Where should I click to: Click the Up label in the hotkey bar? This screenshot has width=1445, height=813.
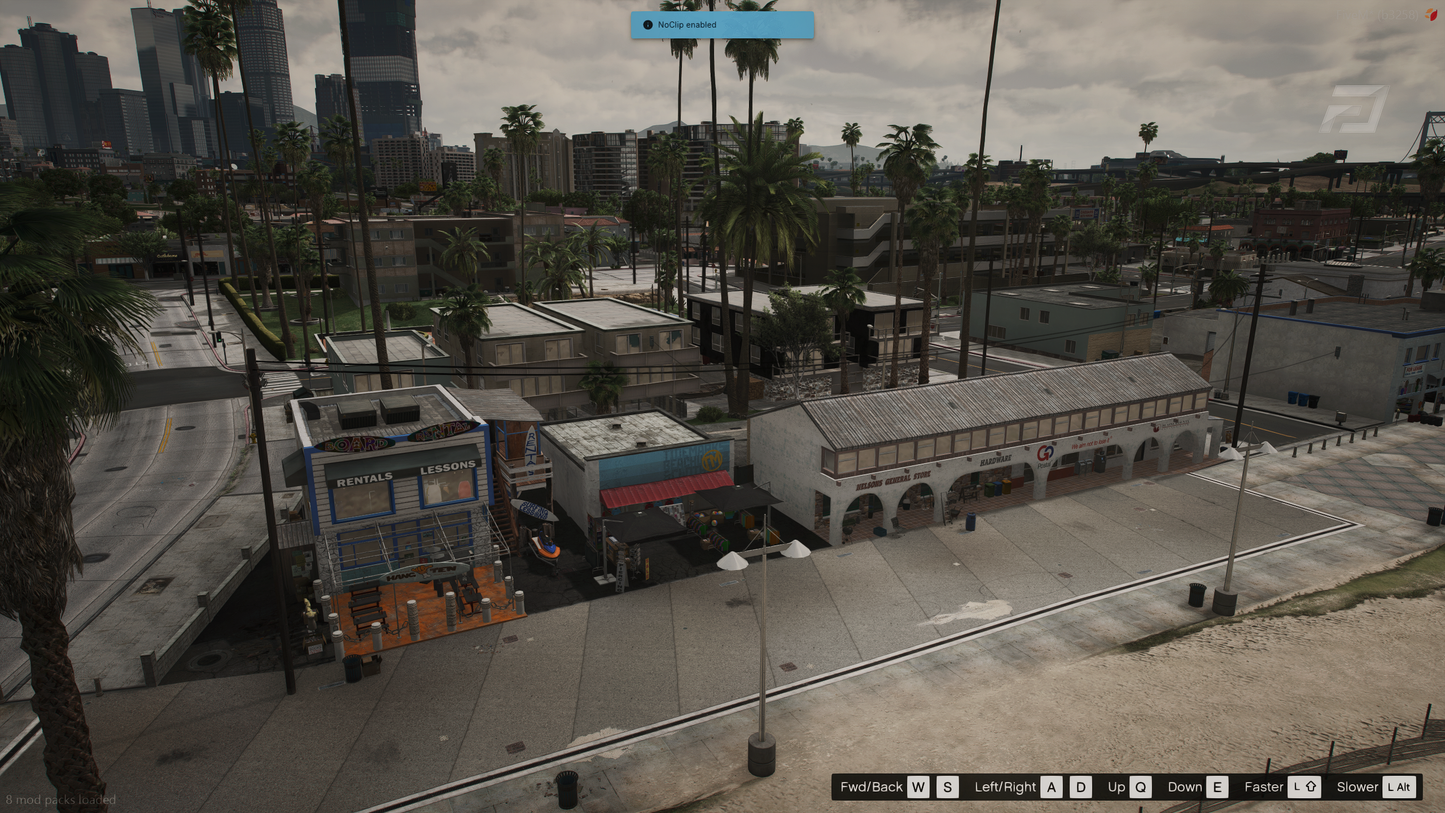[x=1115, y=787]
